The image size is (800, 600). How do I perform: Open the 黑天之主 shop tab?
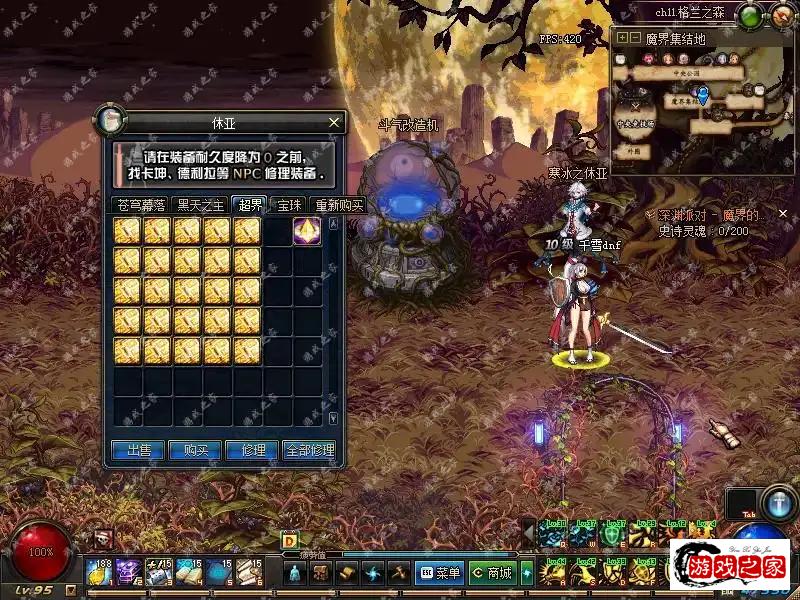(200, 206)
